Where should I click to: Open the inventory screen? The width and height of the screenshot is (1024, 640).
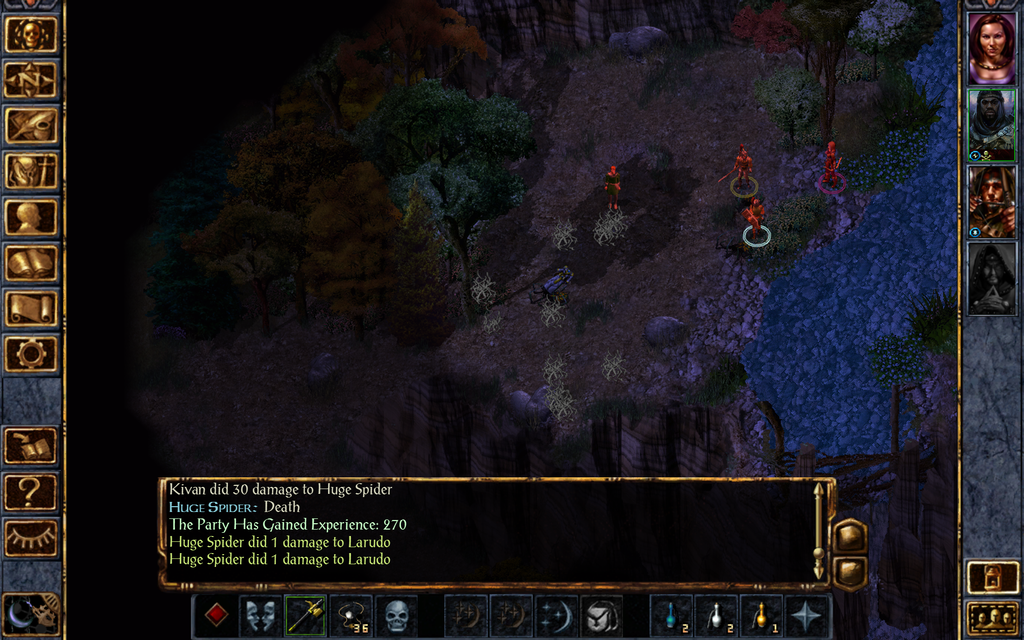click(x=31, y=171)
